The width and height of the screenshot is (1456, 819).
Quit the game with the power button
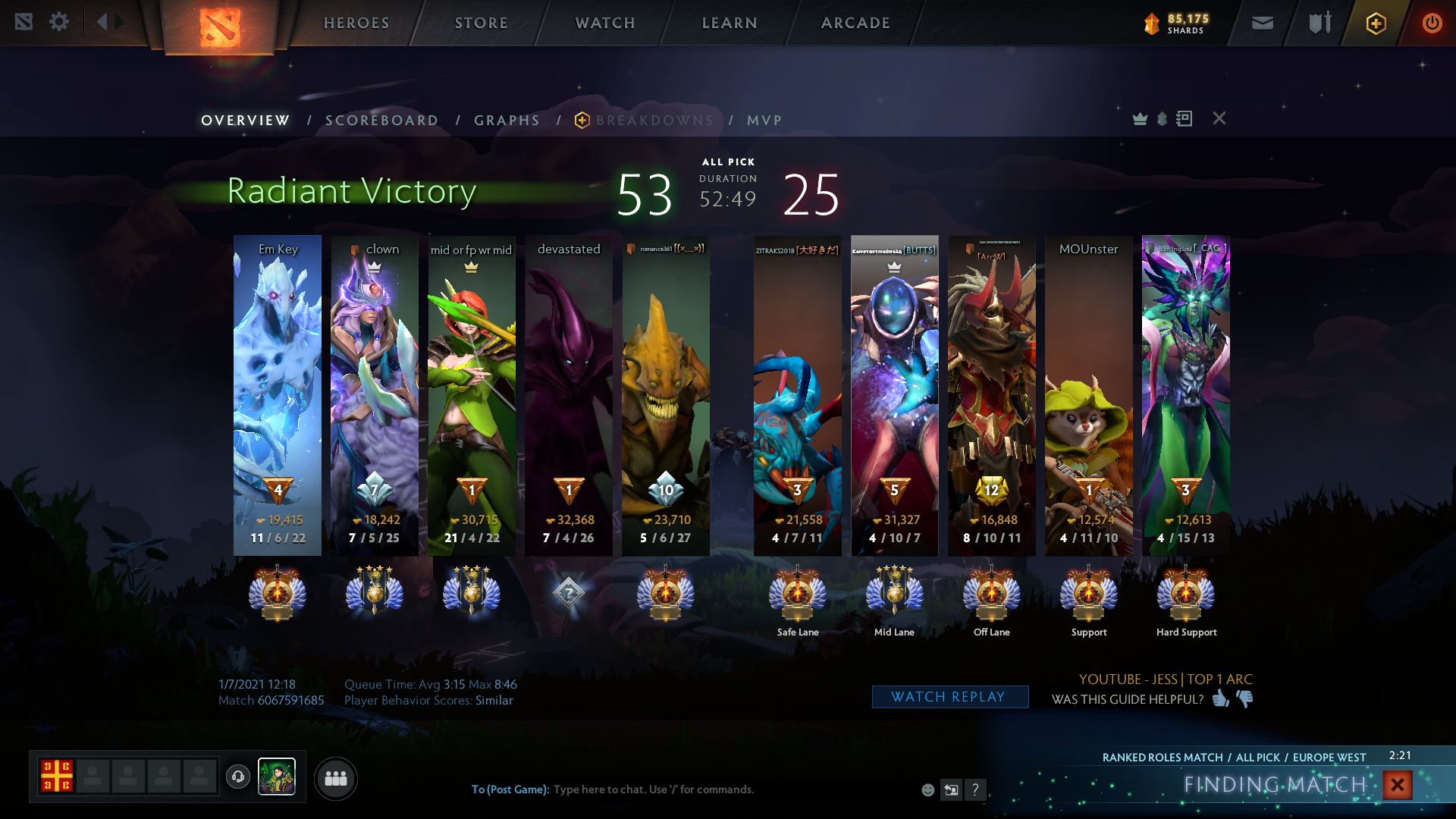[1432, 23]
